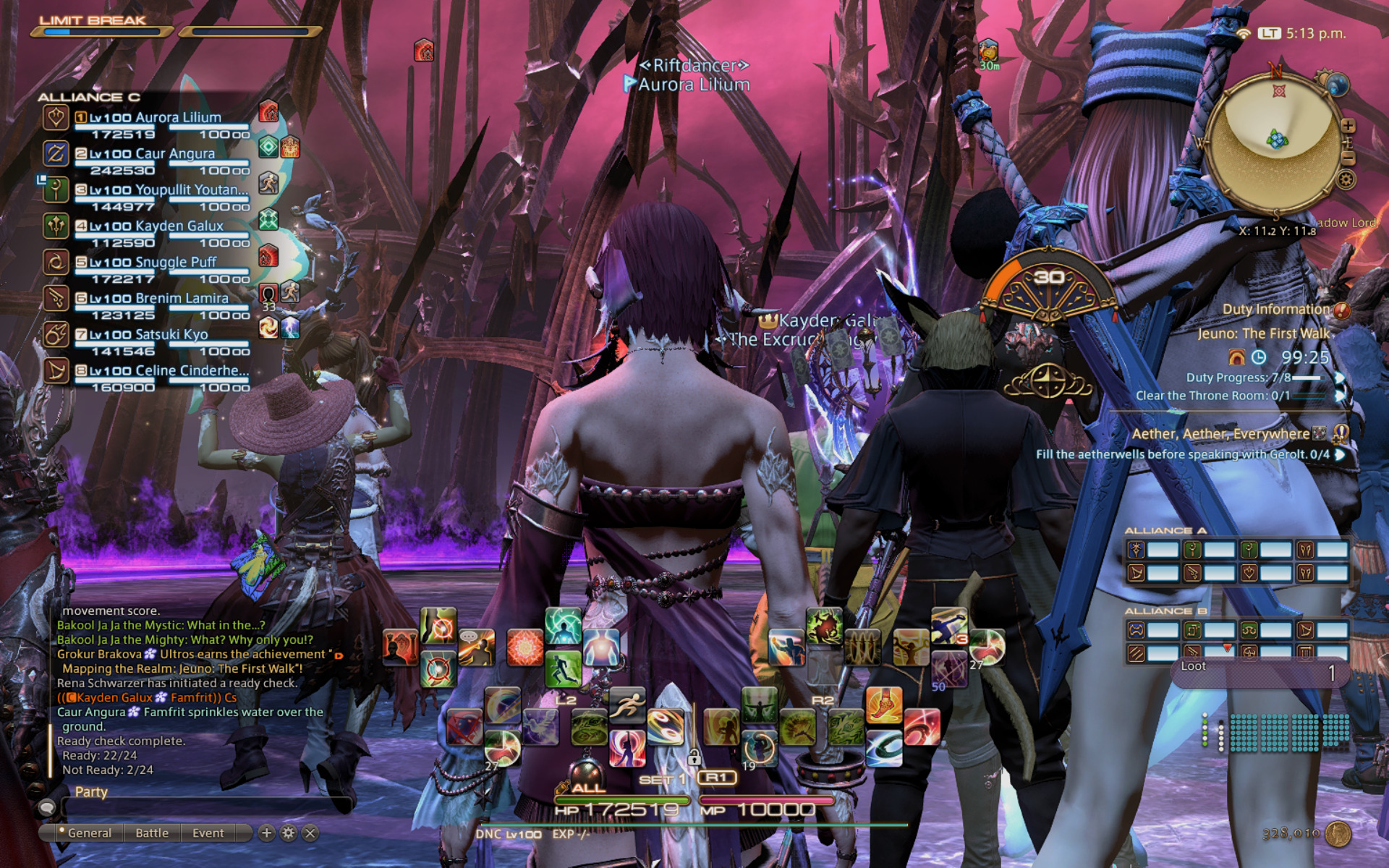Activate the Sprint running-figure ability
The image size is (1389, 868).
pyautogui.click(x=627, y=705)
